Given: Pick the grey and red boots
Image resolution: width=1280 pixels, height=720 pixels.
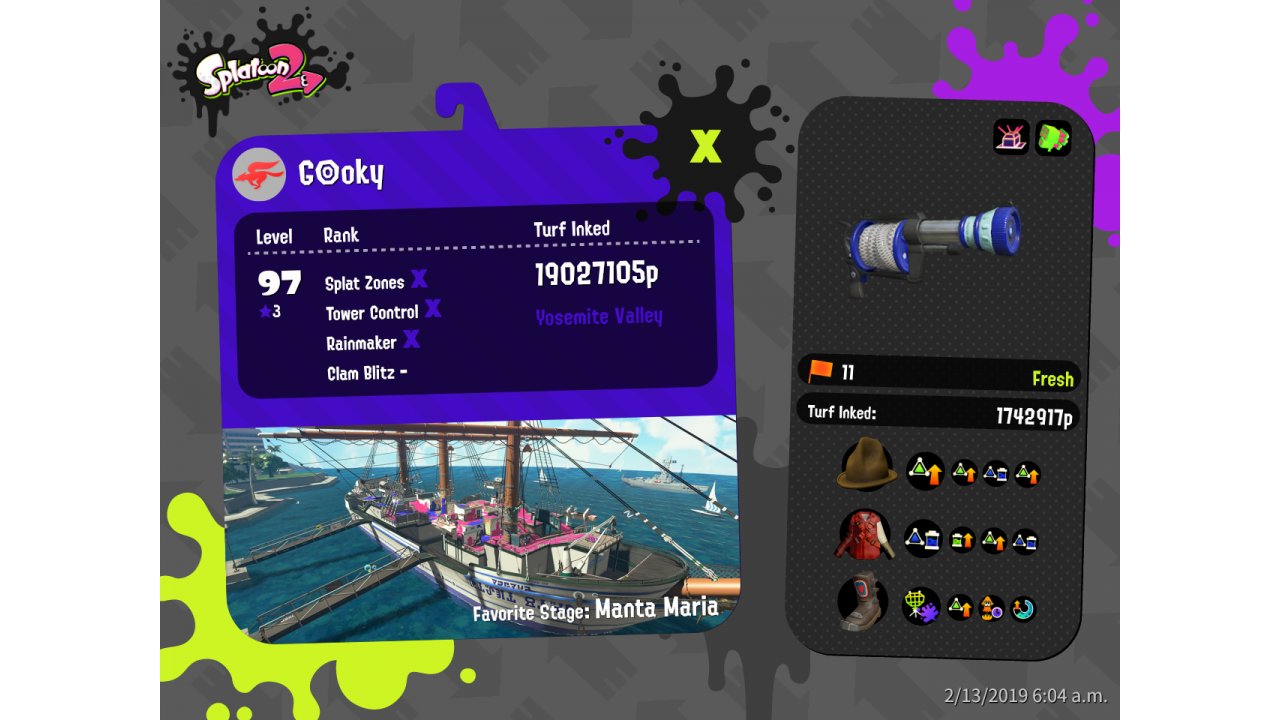Looking at the screenshot, I should pyautogui.click(x=863, y=602).
